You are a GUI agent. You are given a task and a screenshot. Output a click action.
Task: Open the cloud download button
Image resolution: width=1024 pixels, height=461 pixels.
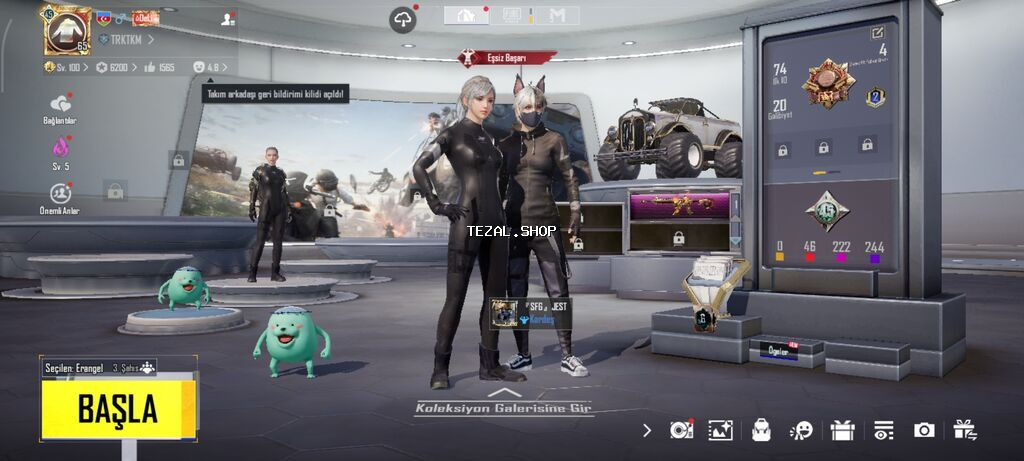pyautogui.click(x=403, y=19)
